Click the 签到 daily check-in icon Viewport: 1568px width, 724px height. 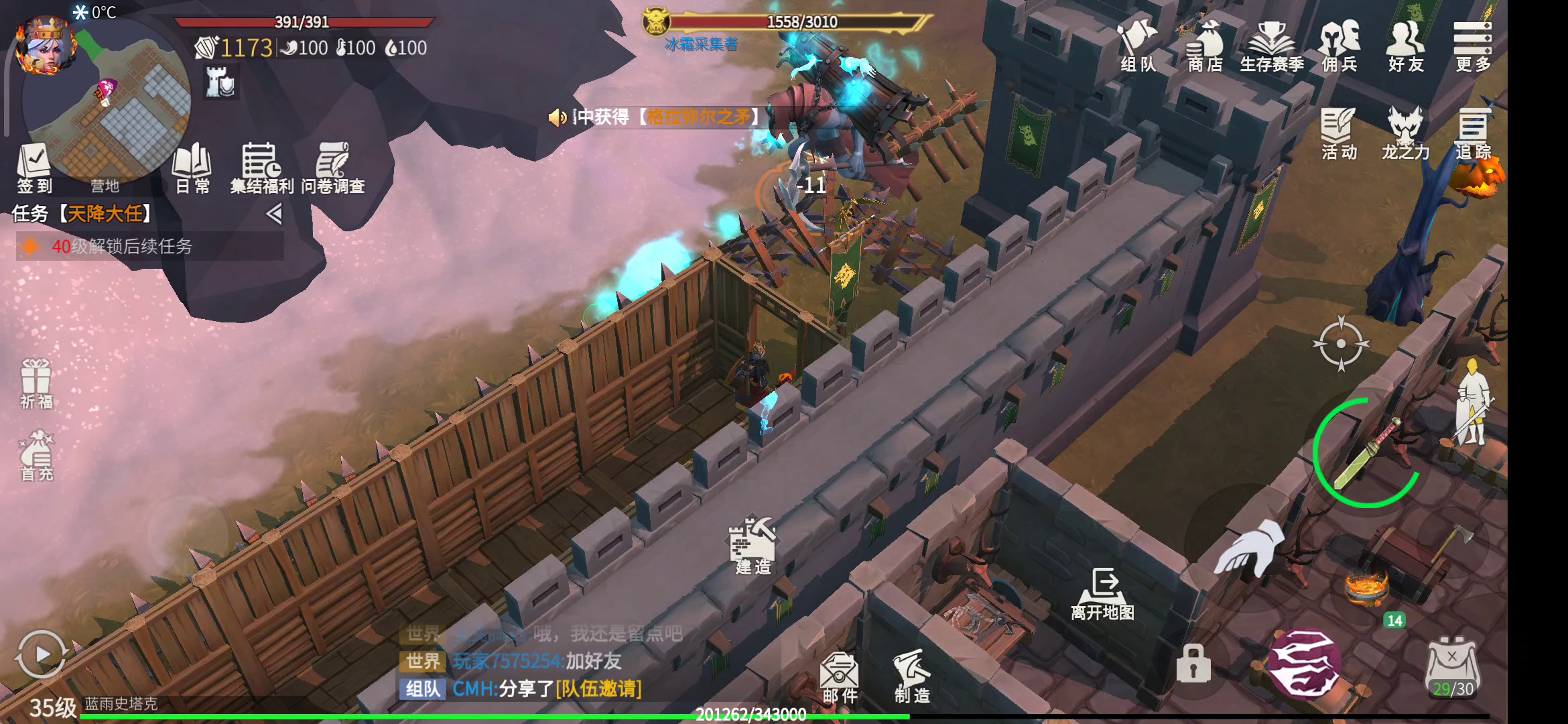tap(34, 168)
